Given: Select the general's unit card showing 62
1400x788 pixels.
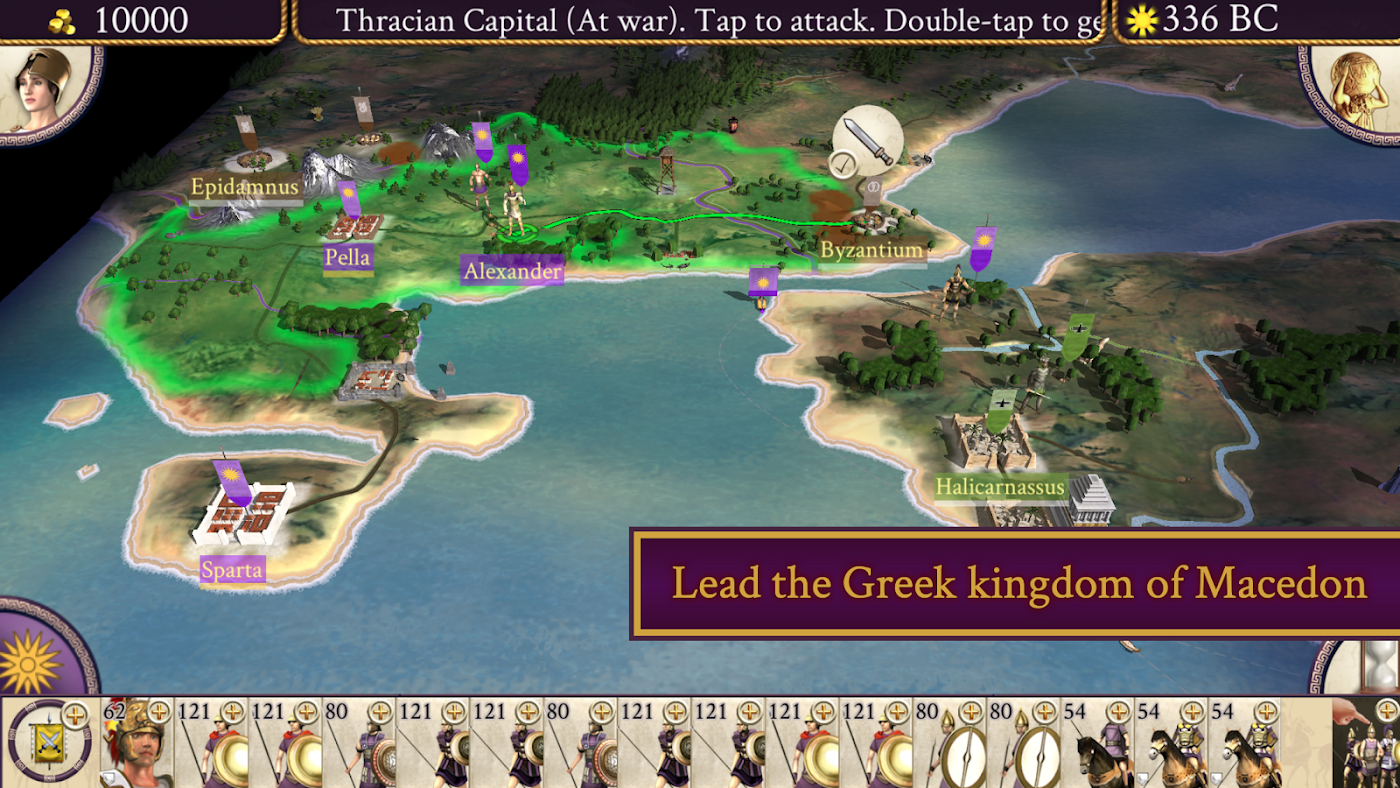Looking at the screenshot, I should point(136,742).
